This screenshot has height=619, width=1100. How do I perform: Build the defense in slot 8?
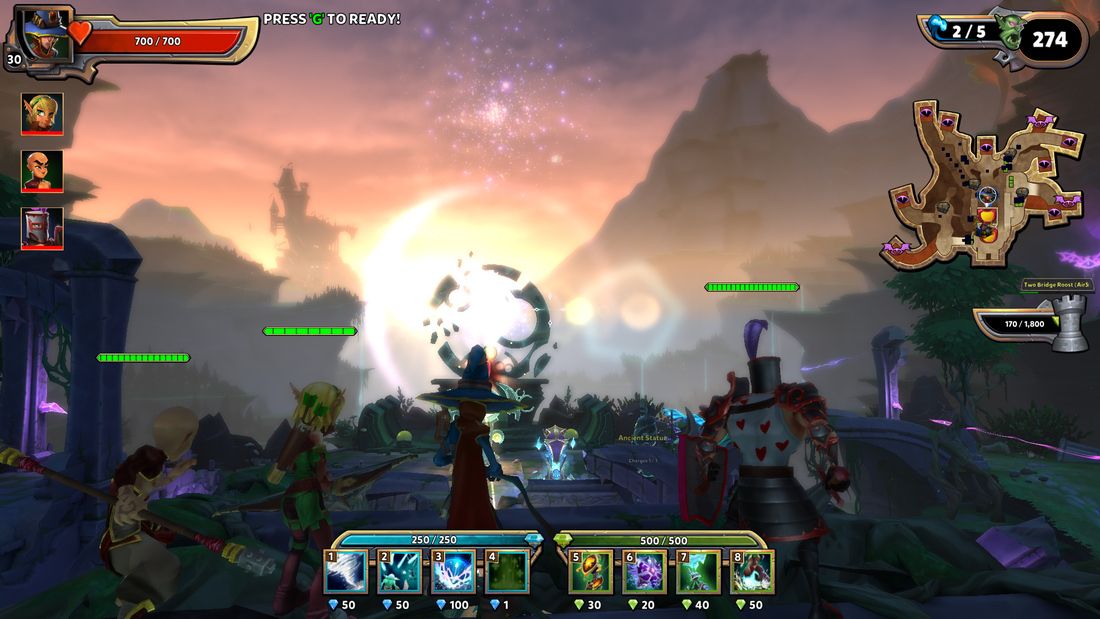[753, 573]
